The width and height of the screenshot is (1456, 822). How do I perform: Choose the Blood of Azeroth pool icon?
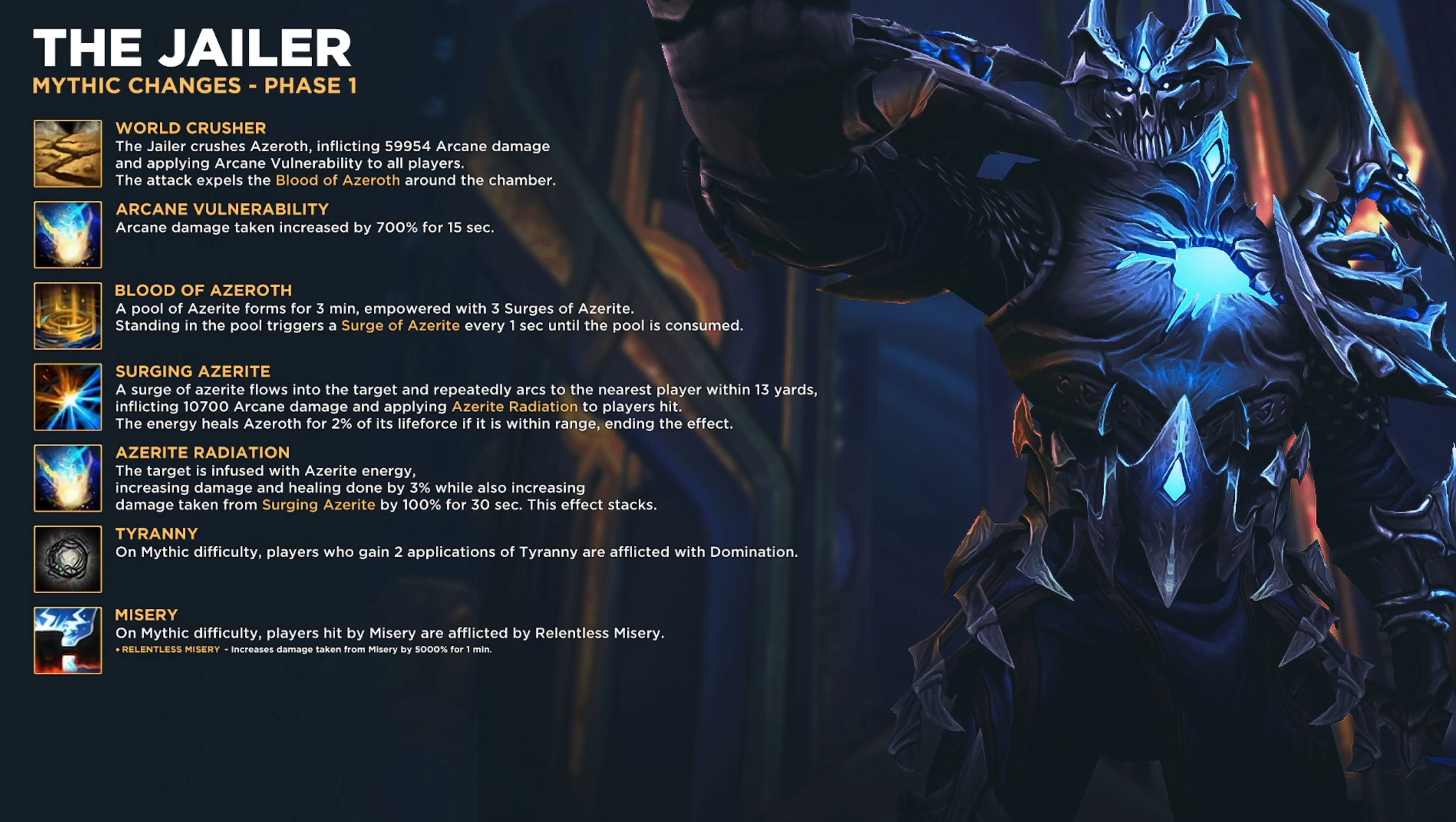coord(68,316)
